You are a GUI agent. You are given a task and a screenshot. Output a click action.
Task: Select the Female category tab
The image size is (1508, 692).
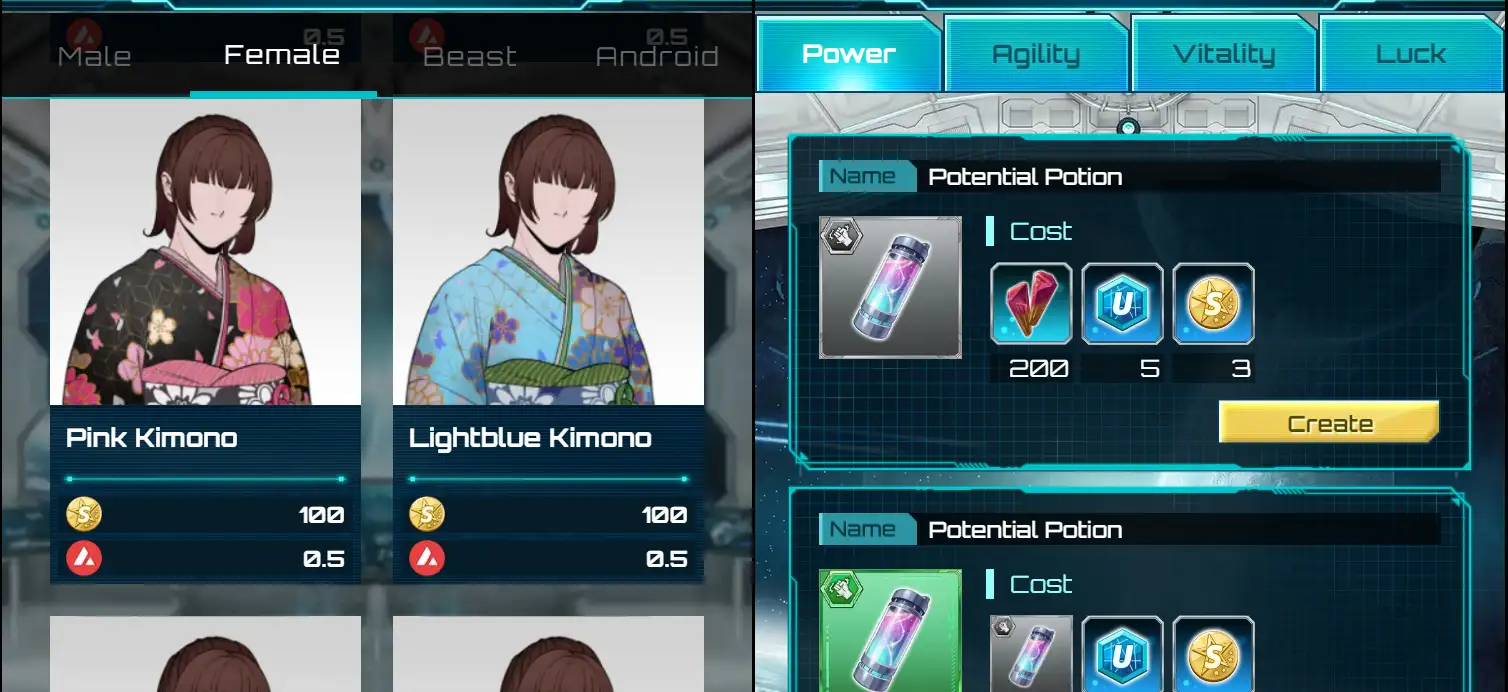point(282,55)
